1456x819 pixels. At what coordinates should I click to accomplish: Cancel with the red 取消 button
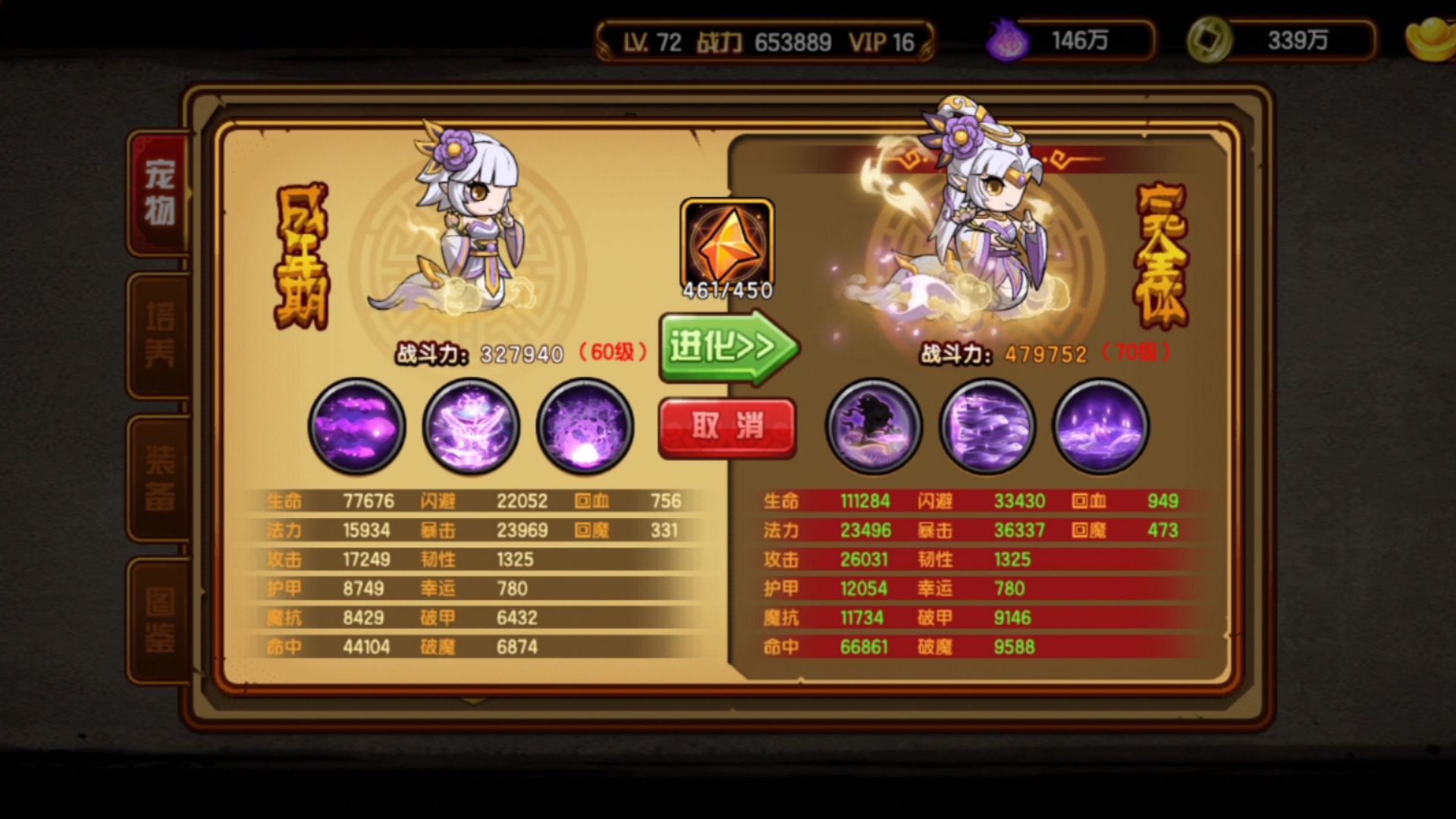coord(726,427)
